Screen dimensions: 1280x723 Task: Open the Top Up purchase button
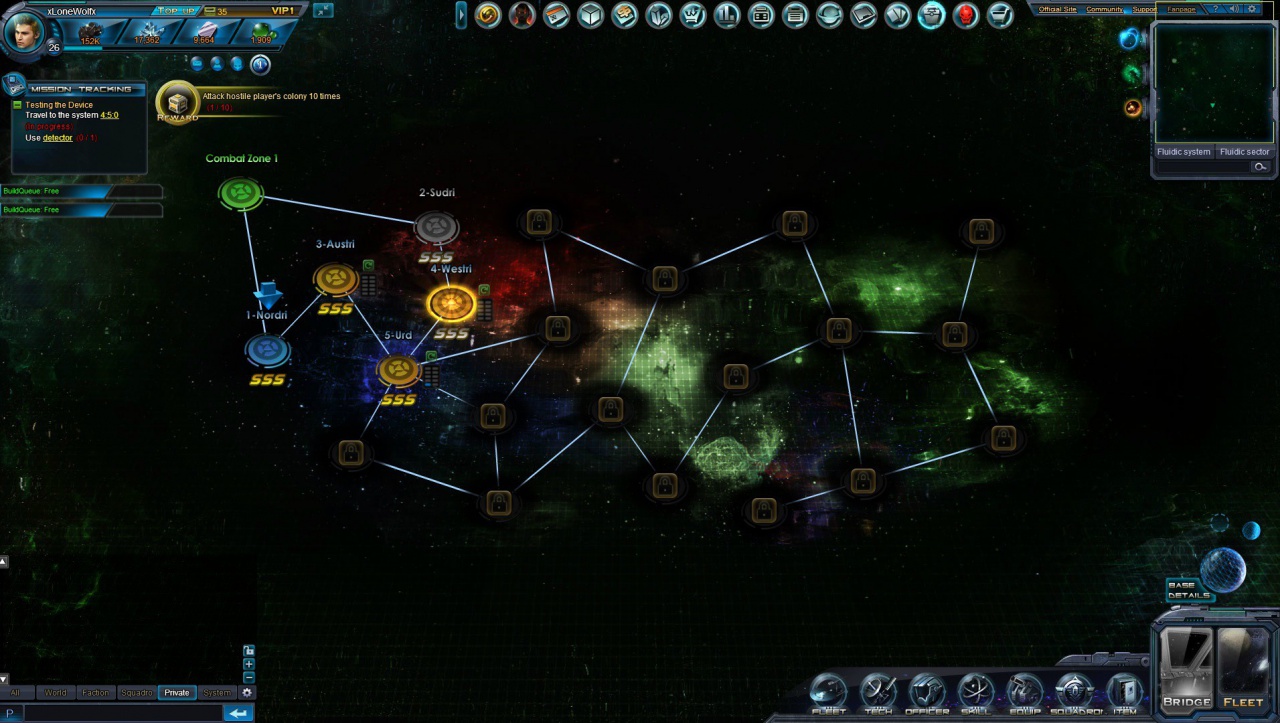pos(178,10)
